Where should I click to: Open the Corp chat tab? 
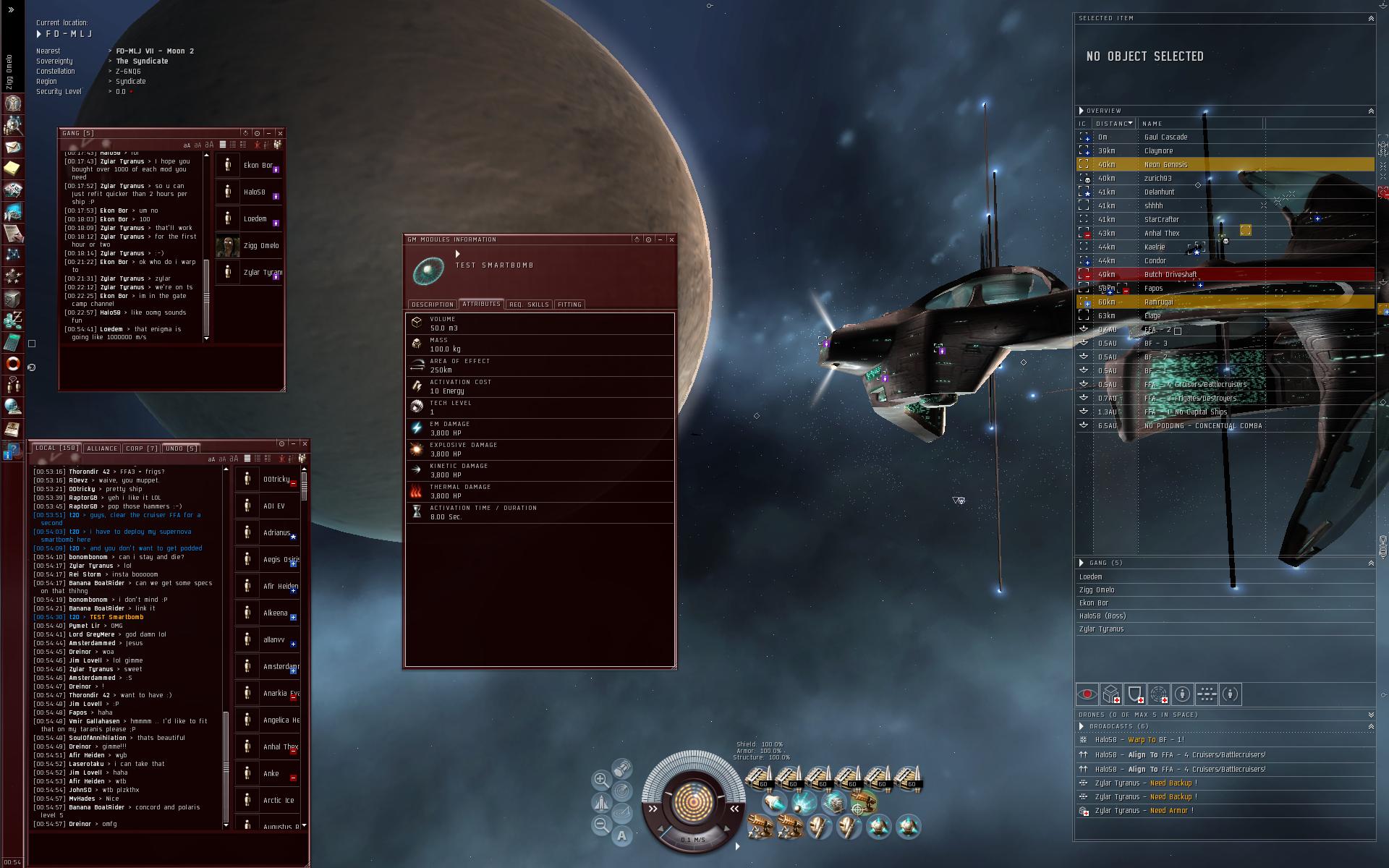142,448
